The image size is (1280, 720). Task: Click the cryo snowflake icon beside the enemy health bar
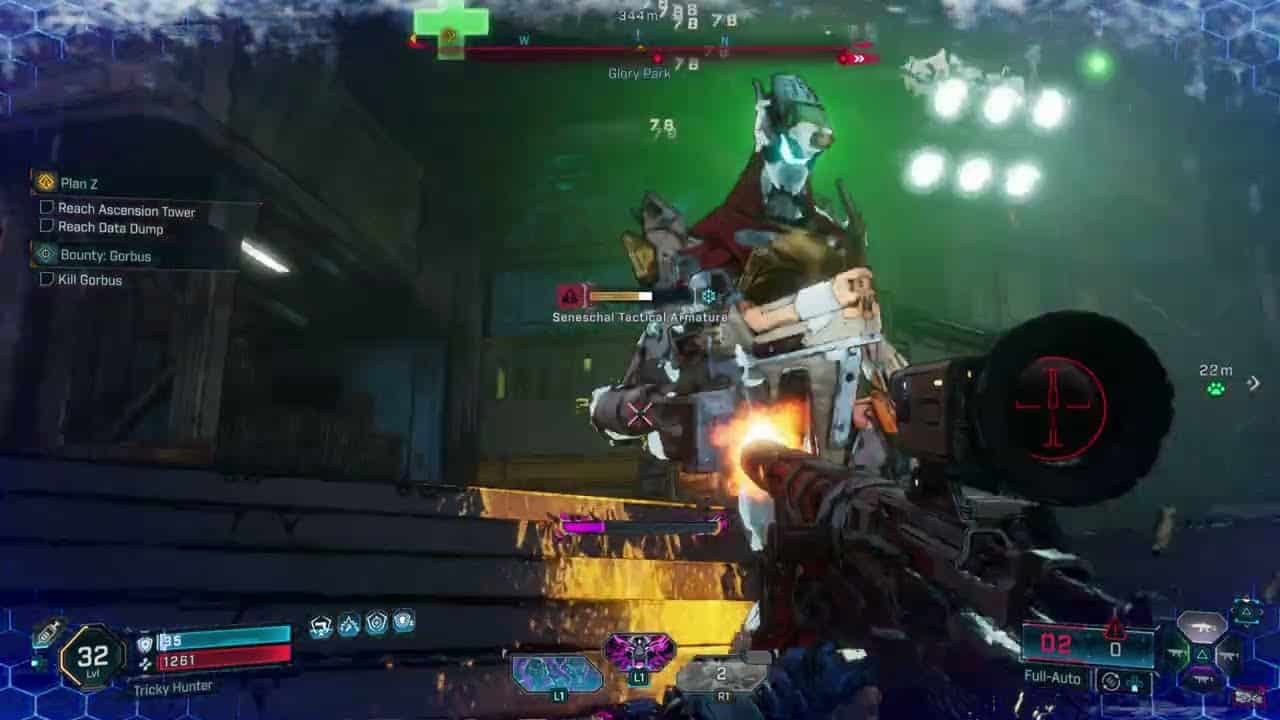pyautogui.click(x=710, y=295)
